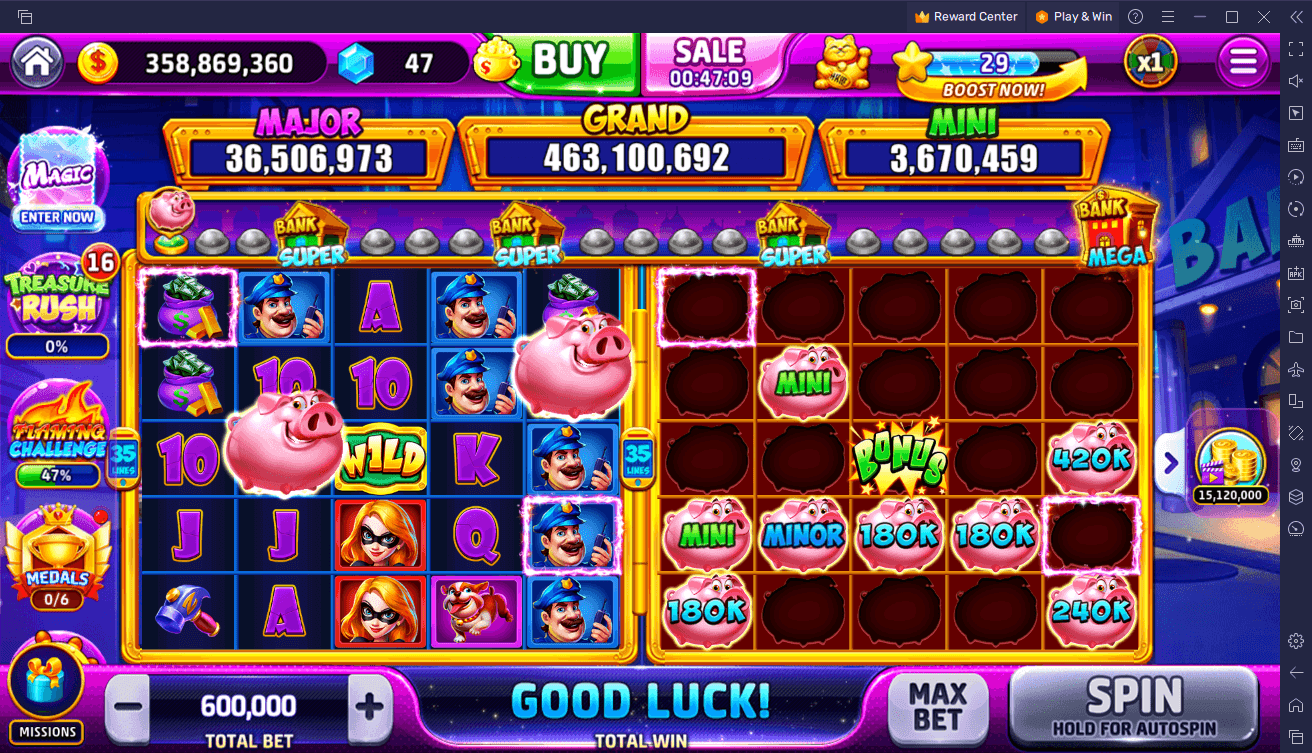Open the hamburger menu
Screen dimensions: 1312x753
coord(1242,62)
